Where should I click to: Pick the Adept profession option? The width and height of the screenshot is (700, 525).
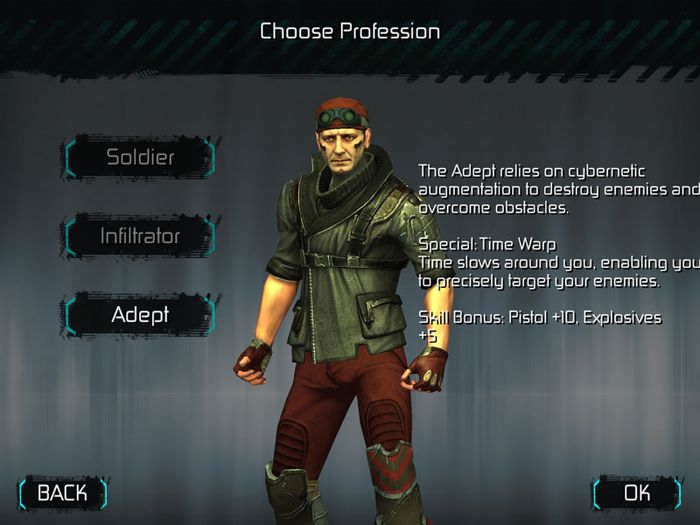[140, 314]
